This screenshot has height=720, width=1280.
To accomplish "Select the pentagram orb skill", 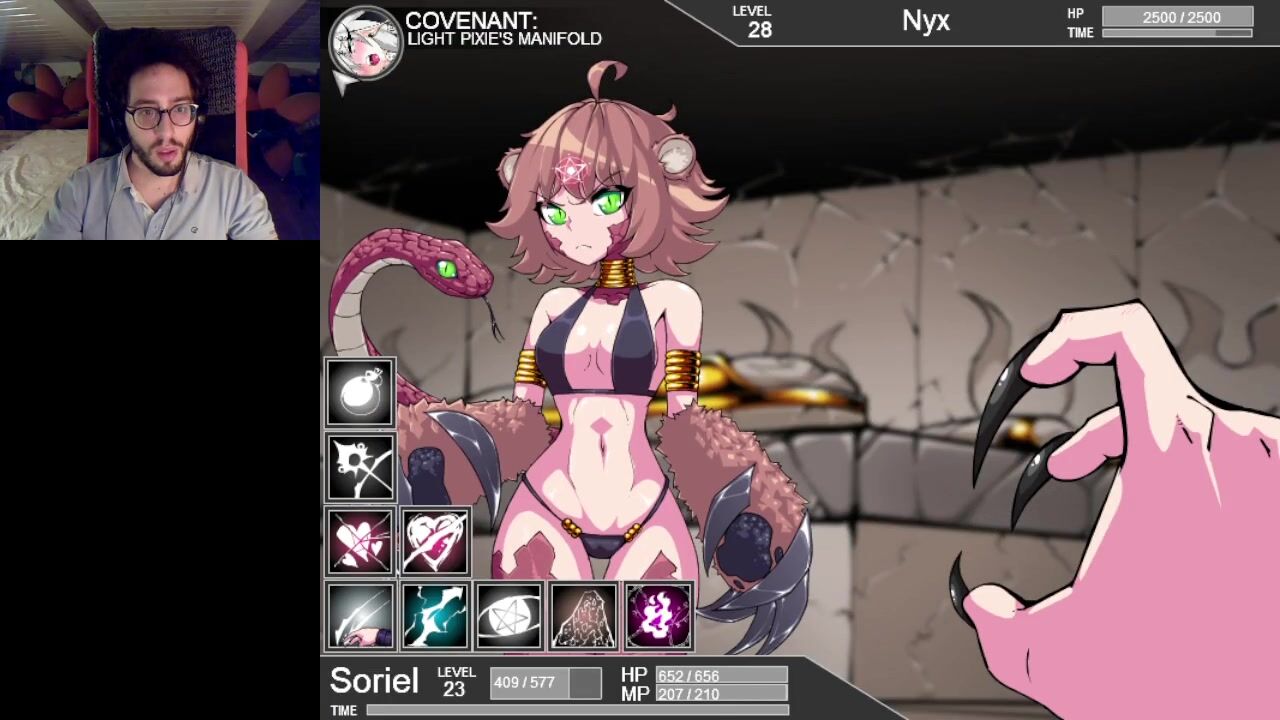I will pos(509,616).
